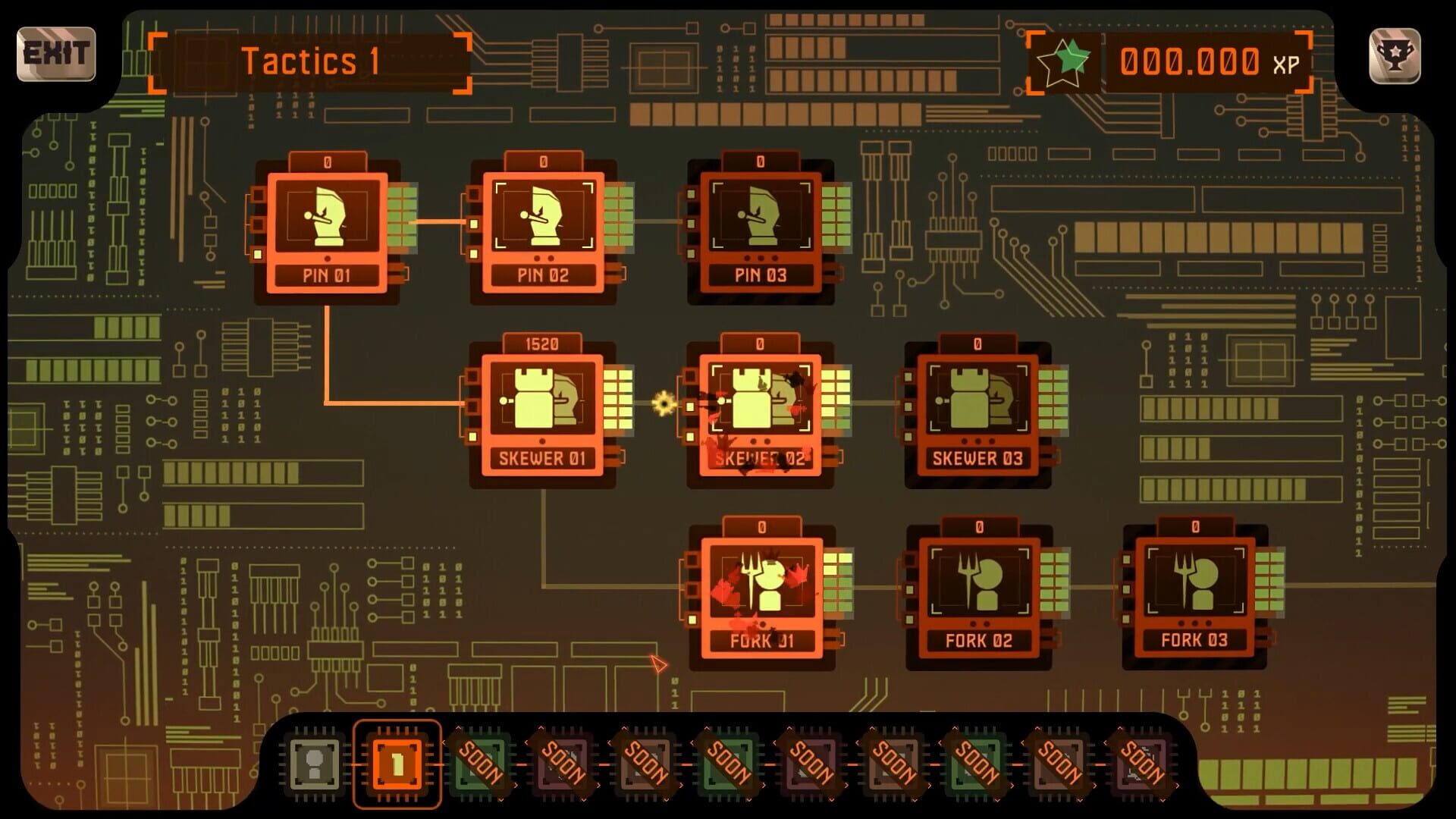1456x819 pixels.
Task: Click the 1520 score counter above SKEWER 01
Action: click(542, 343)
